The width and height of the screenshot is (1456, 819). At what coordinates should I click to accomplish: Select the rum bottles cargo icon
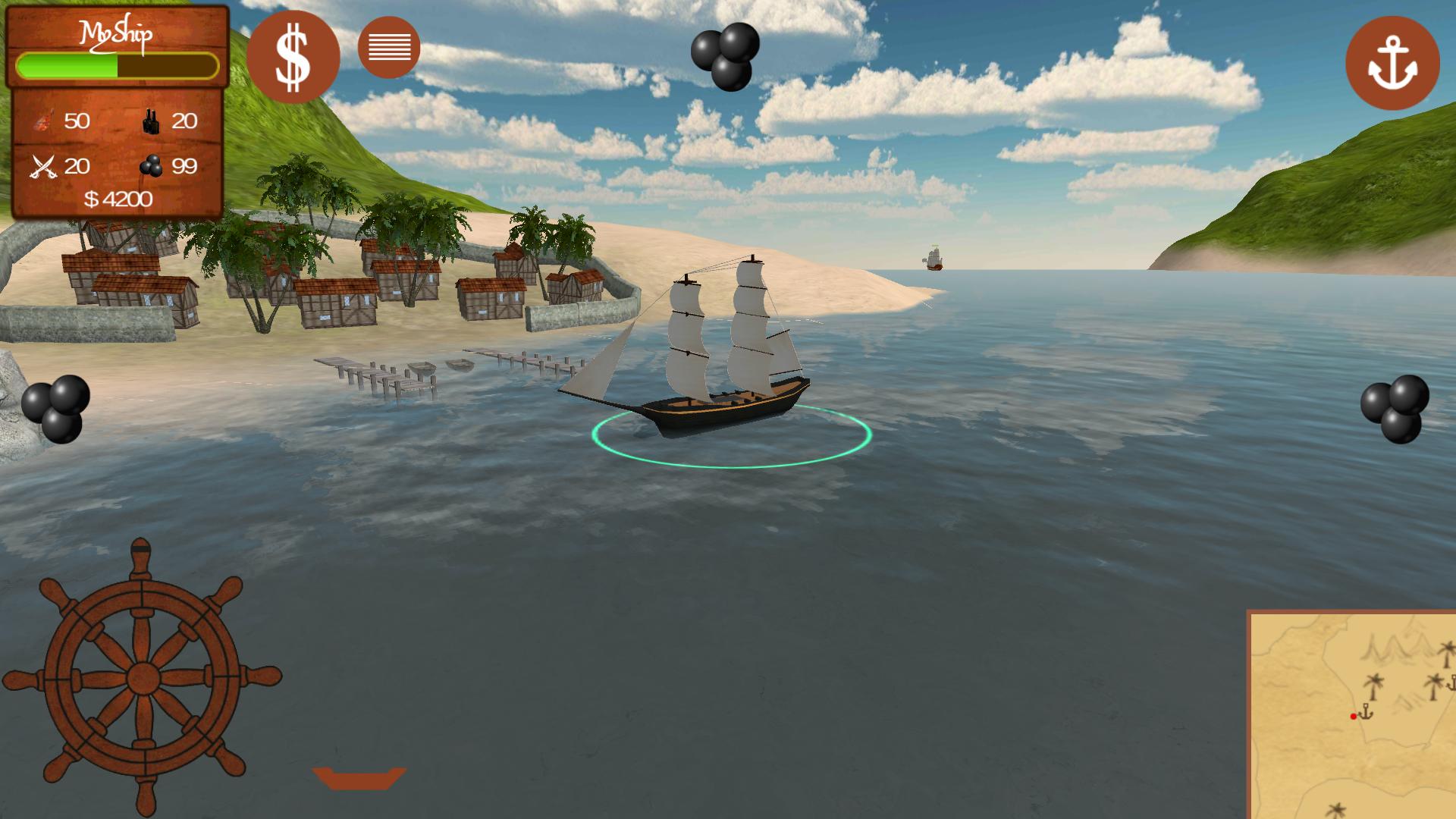pos(150,121)
